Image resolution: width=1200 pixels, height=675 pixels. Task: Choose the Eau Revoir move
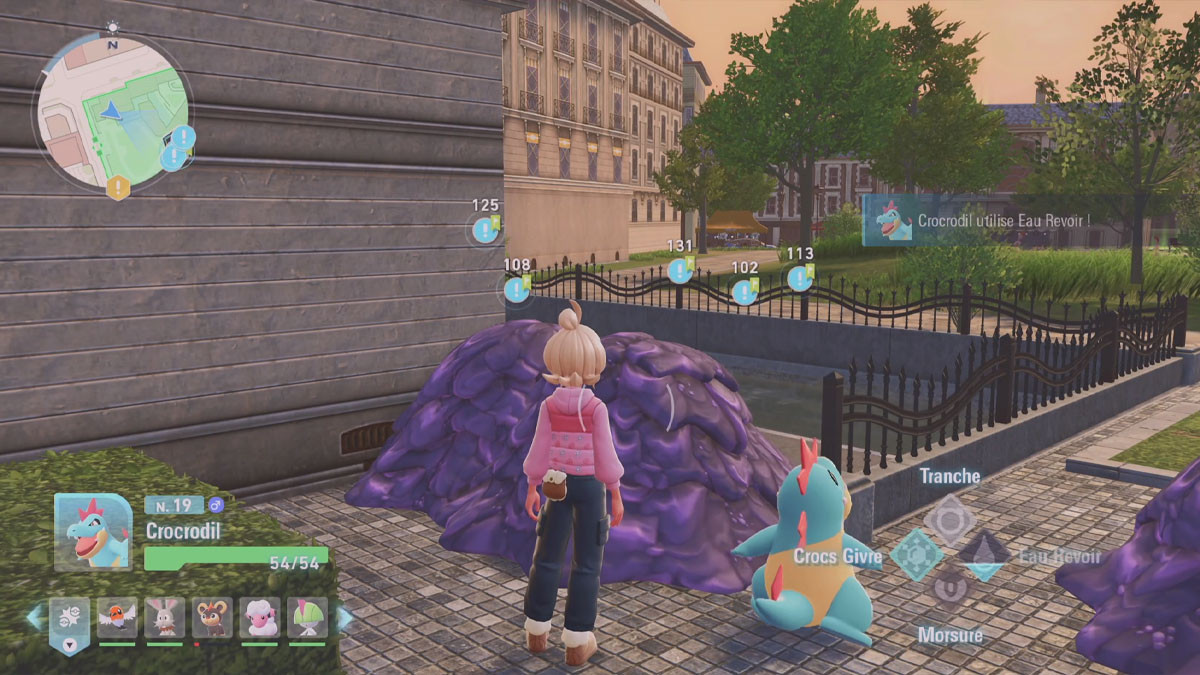tap(984, 555)
